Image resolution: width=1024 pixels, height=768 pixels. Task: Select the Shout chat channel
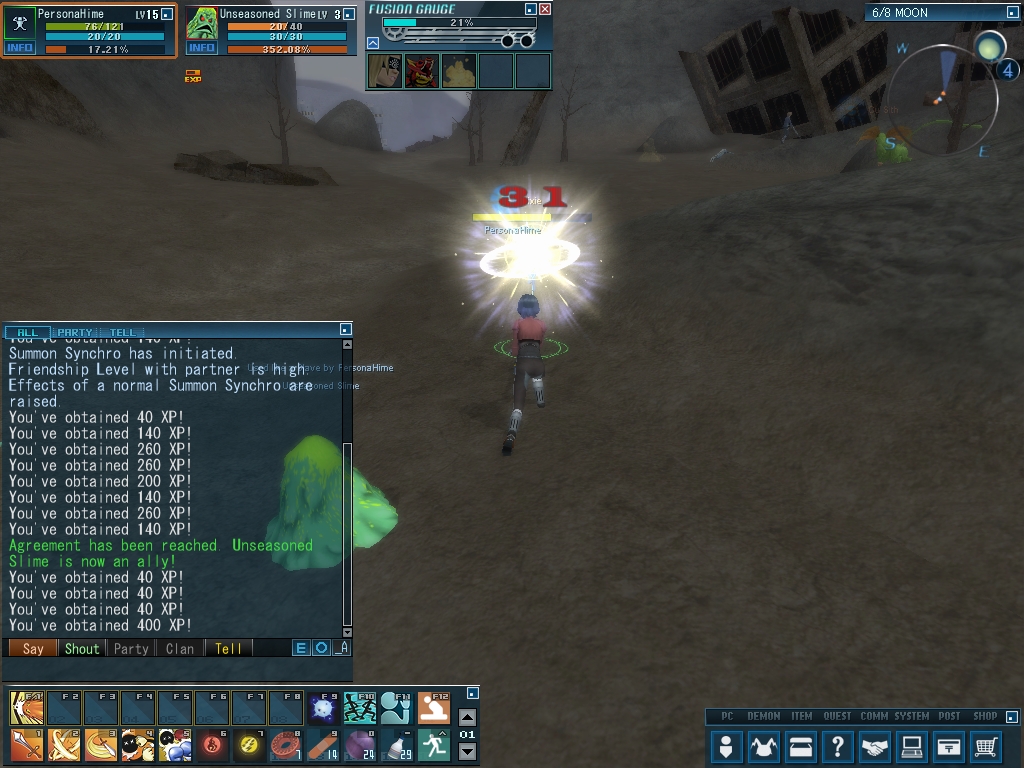pyautogui.click(x=82, y=648)
